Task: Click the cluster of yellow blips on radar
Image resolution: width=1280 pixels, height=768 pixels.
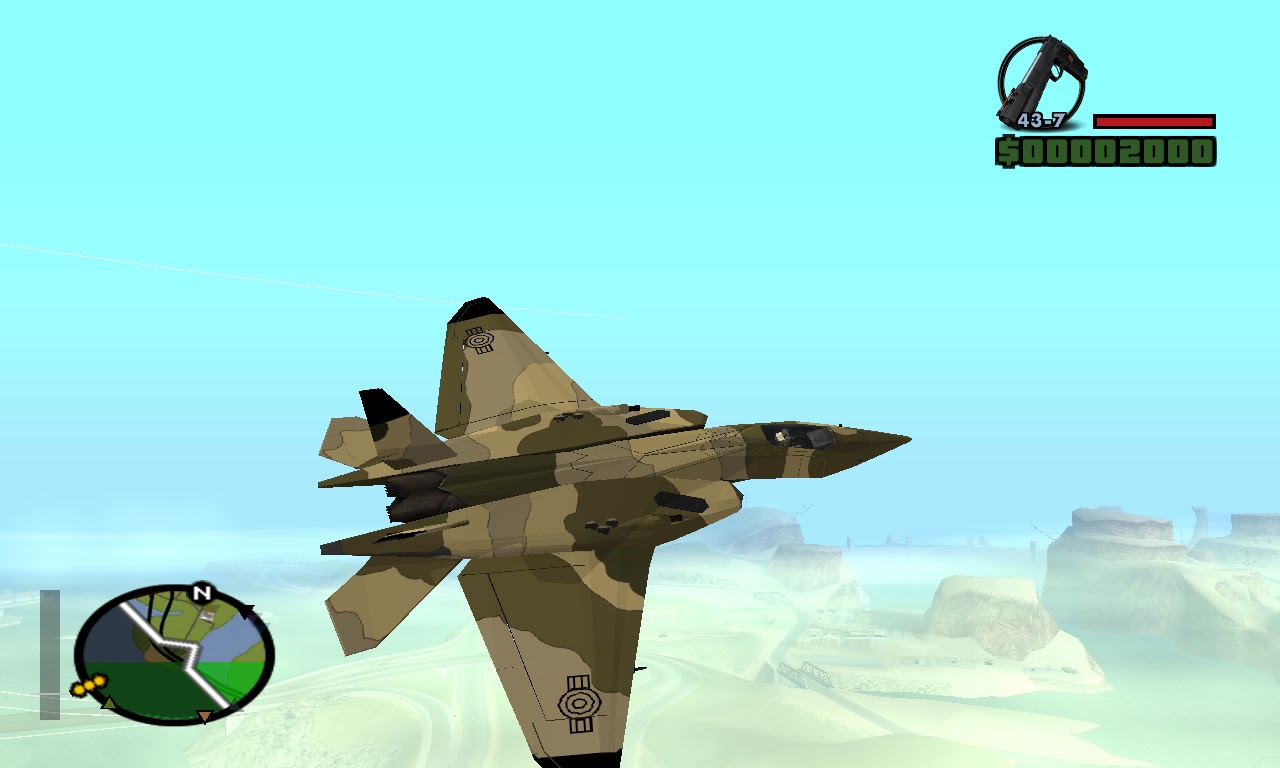Action: click(x=88, y=685)
